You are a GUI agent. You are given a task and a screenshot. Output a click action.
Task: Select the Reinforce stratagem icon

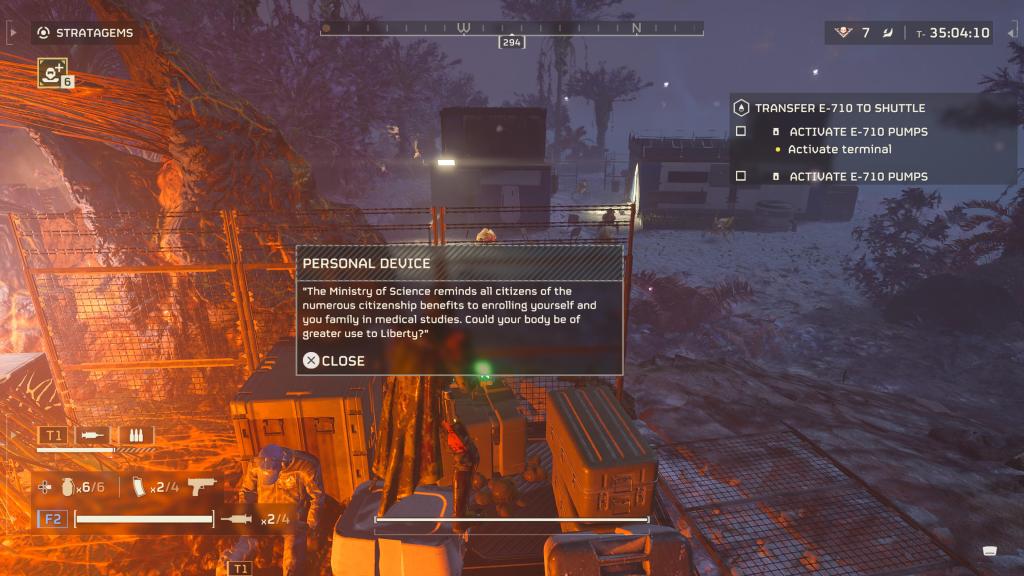[51, 71]
